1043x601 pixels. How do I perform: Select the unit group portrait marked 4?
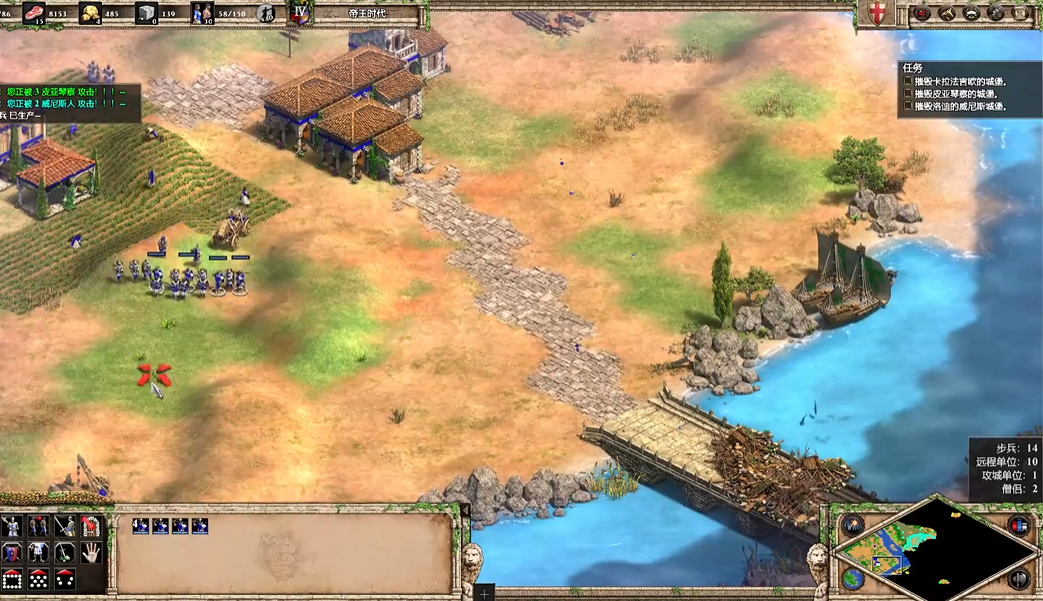(141, 526)
